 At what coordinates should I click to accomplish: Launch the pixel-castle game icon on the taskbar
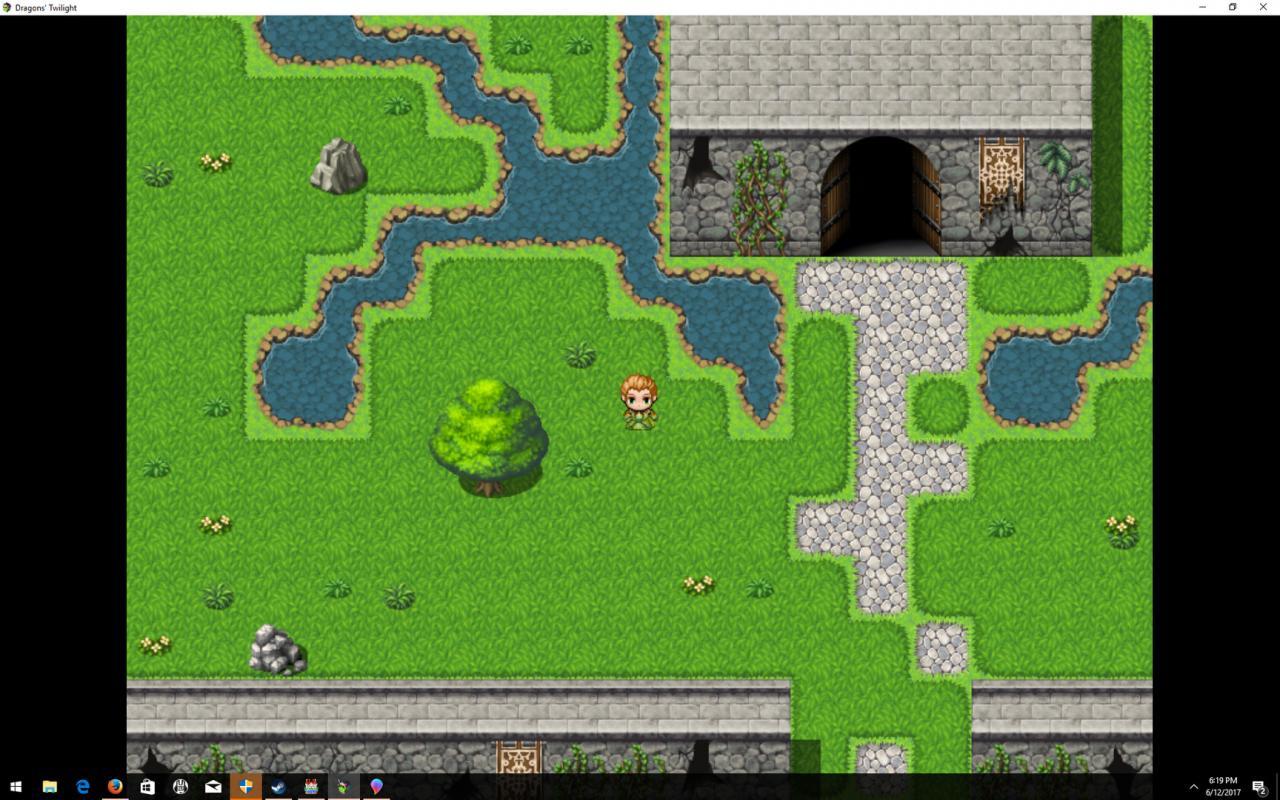click(310, 785)
